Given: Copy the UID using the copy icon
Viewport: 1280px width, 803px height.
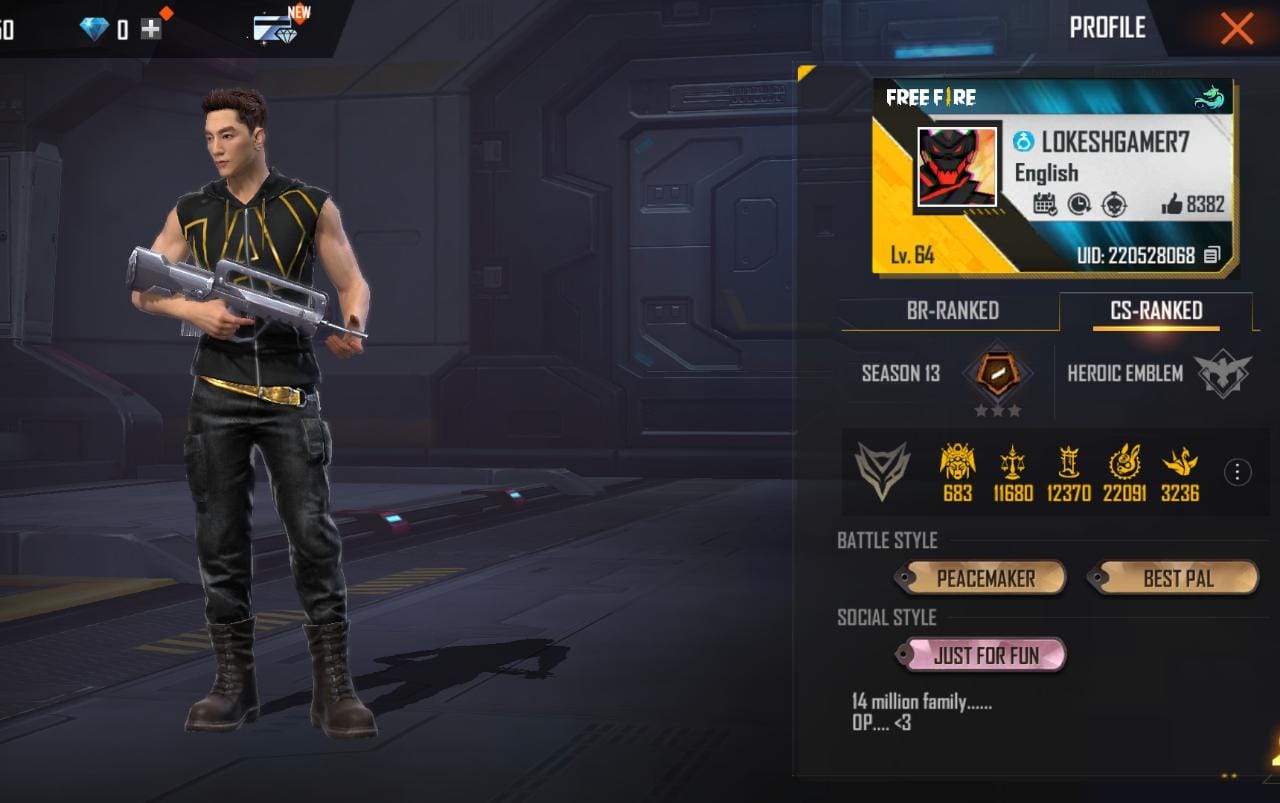Looking at the screenshot, I should [x=1212, y=255].
